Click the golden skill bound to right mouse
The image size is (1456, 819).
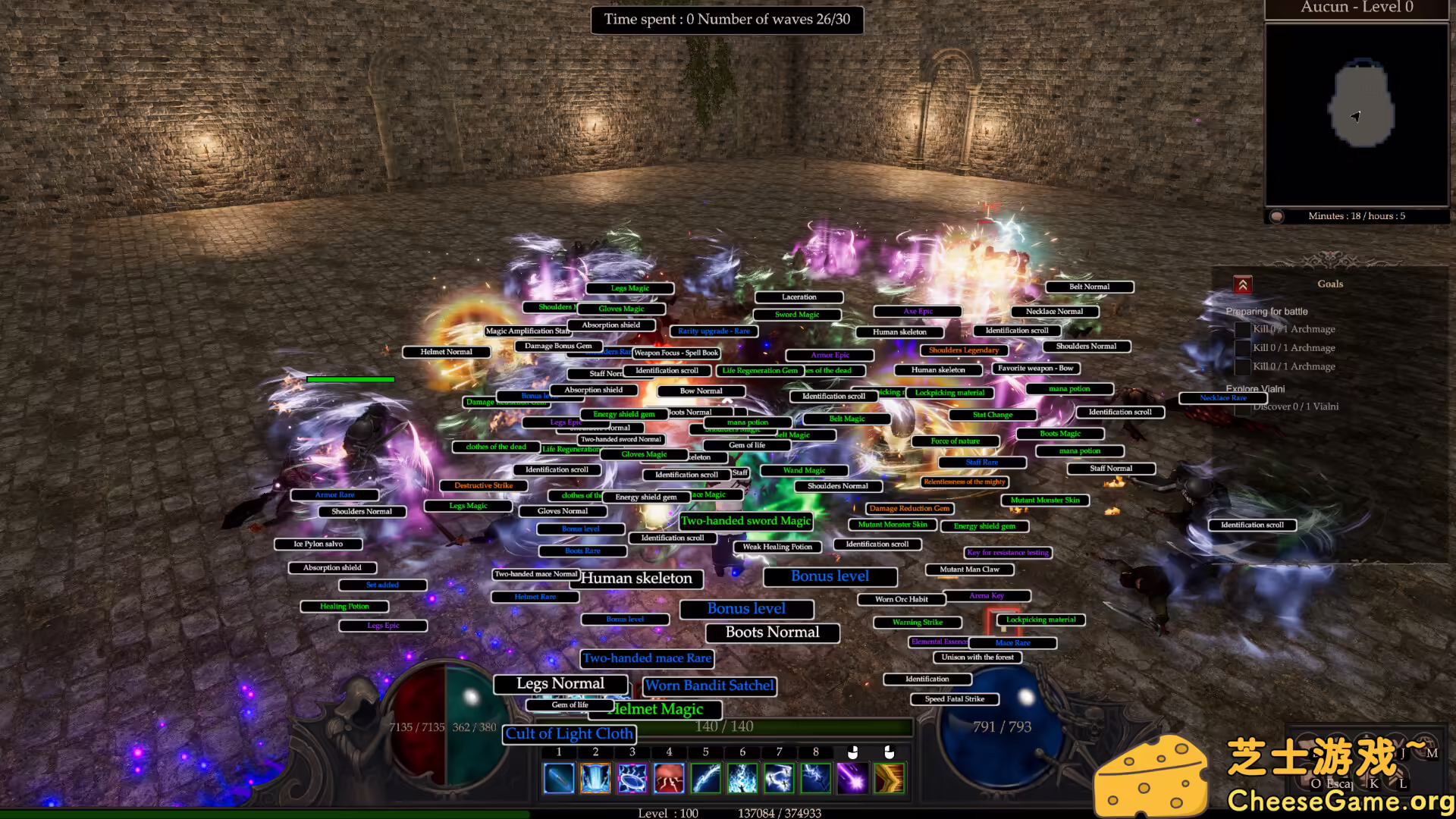[x=890, y=778]
